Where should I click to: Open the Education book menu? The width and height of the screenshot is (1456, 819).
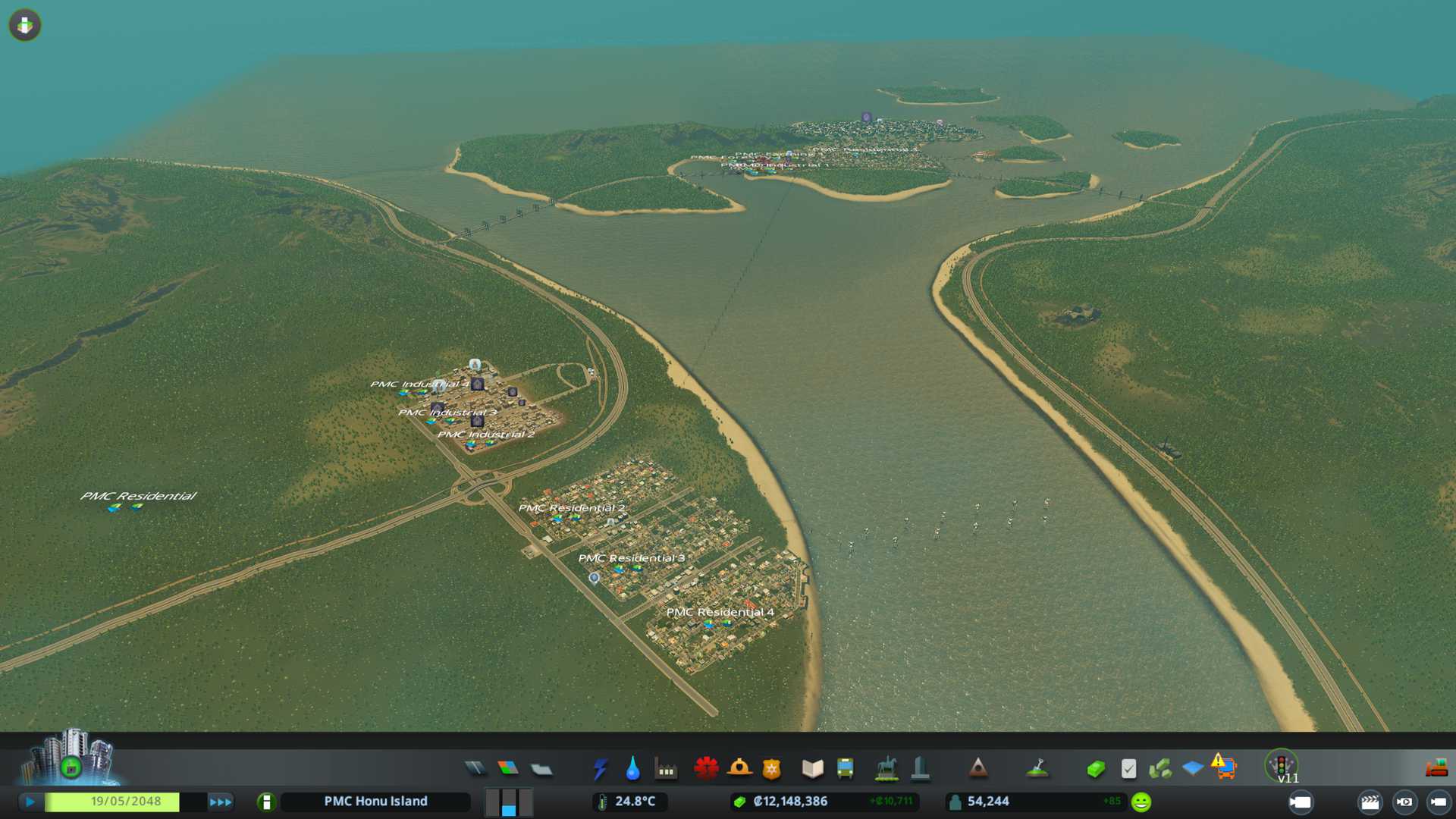812,769
